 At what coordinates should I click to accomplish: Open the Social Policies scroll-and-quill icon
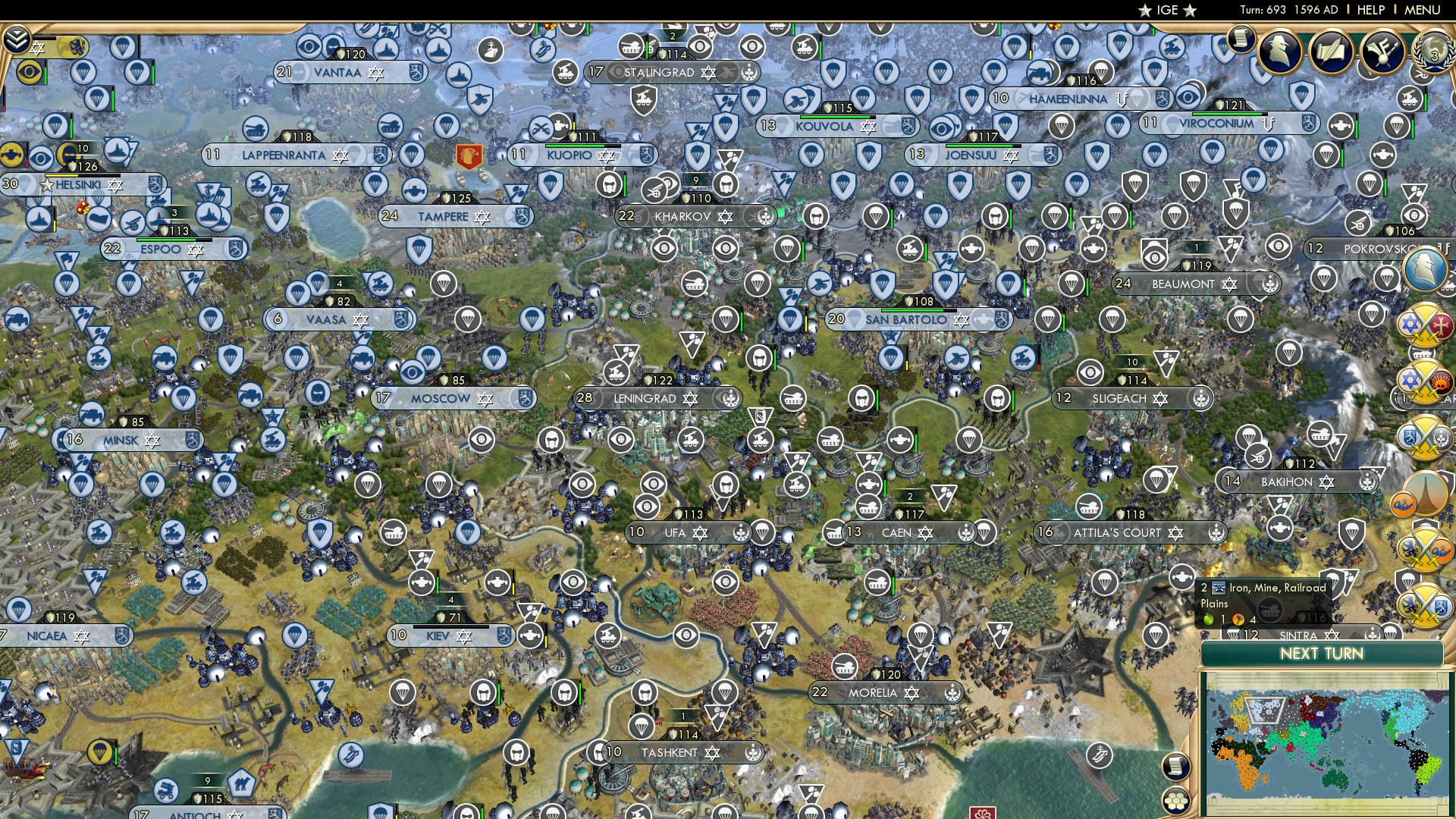tap(1331, 50)
